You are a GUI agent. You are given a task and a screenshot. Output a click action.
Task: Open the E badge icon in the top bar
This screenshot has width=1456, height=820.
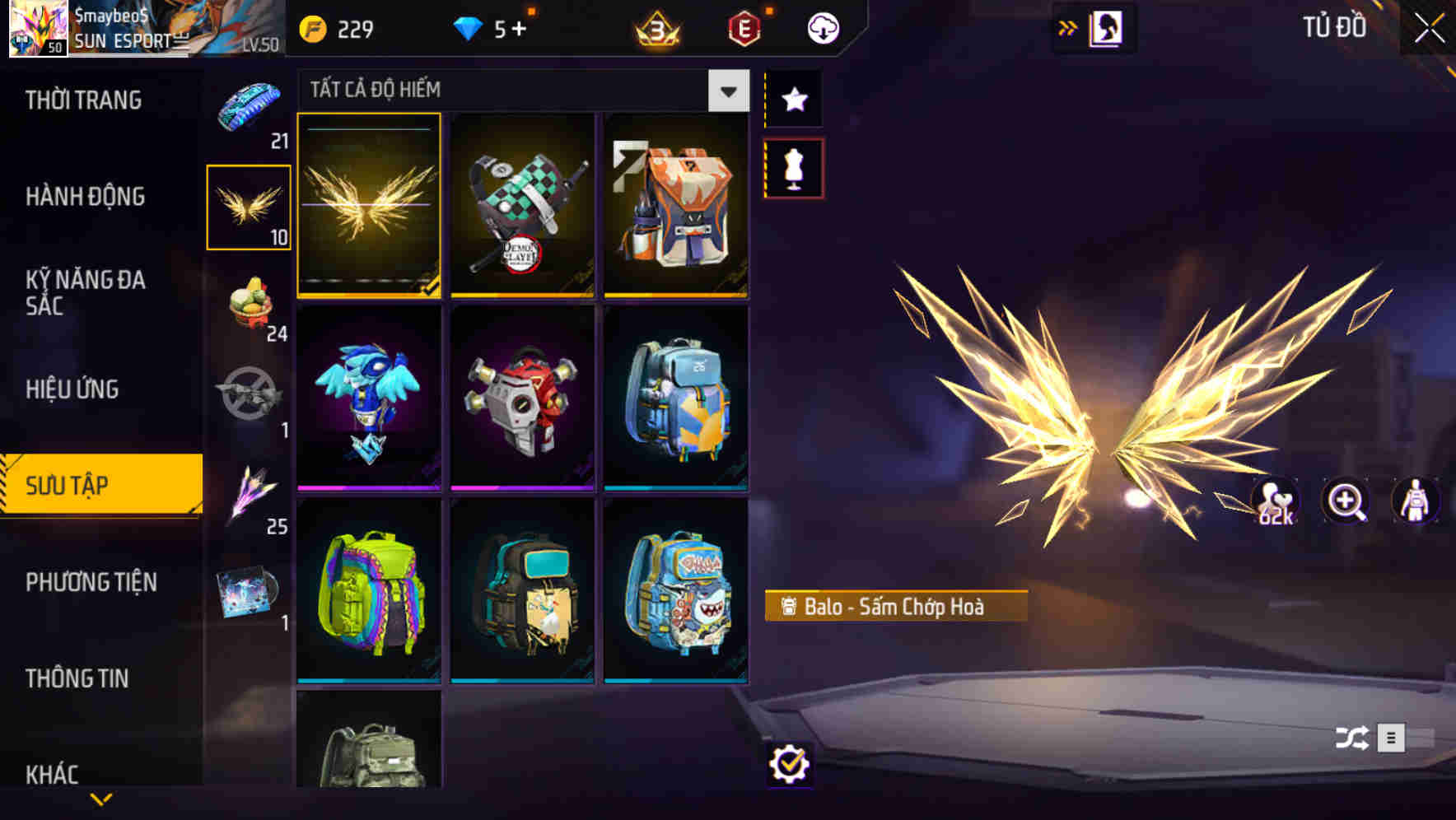(x=744, y=27)
